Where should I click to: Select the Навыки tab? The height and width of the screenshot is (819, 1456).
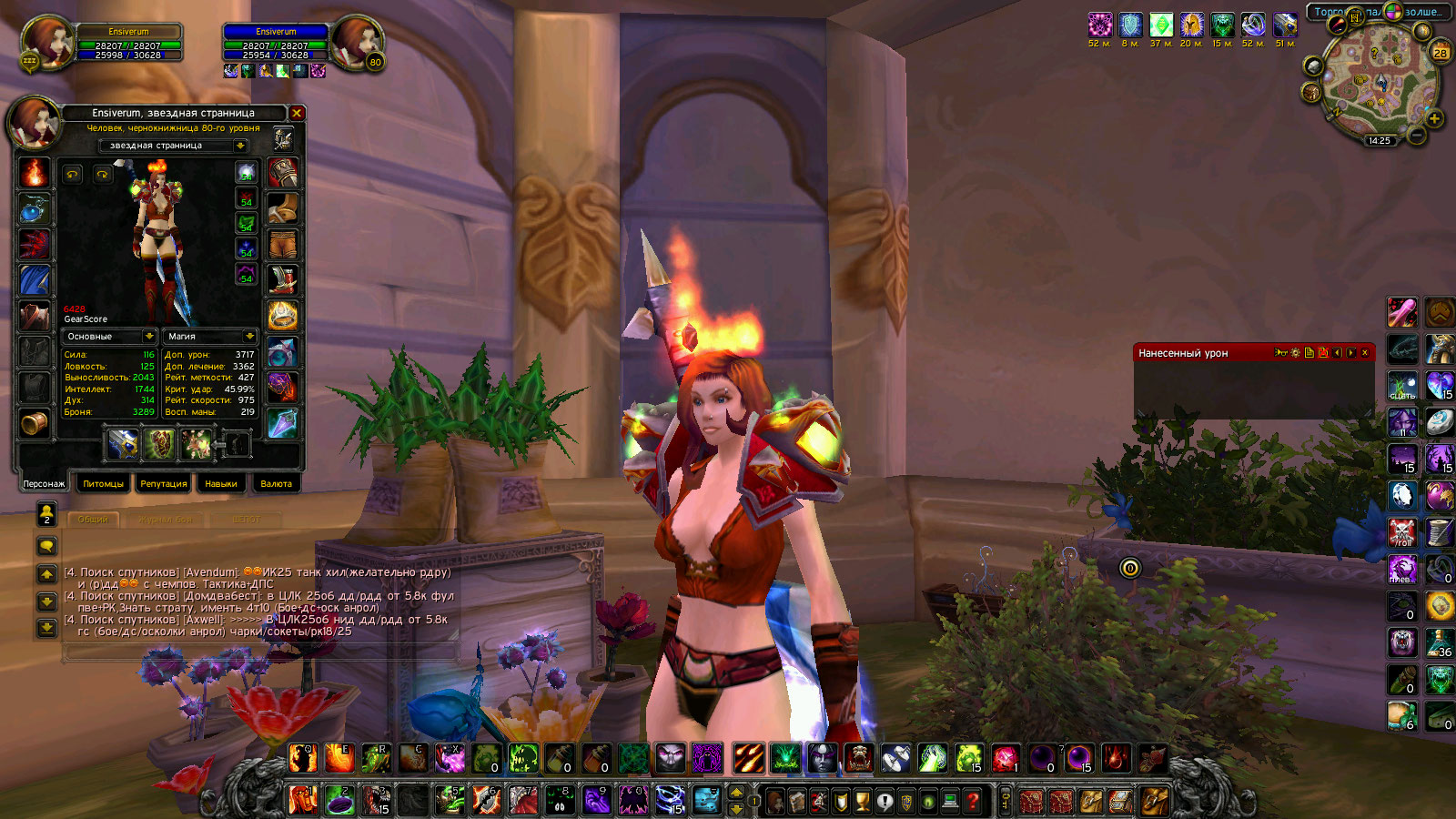point(221,484)
